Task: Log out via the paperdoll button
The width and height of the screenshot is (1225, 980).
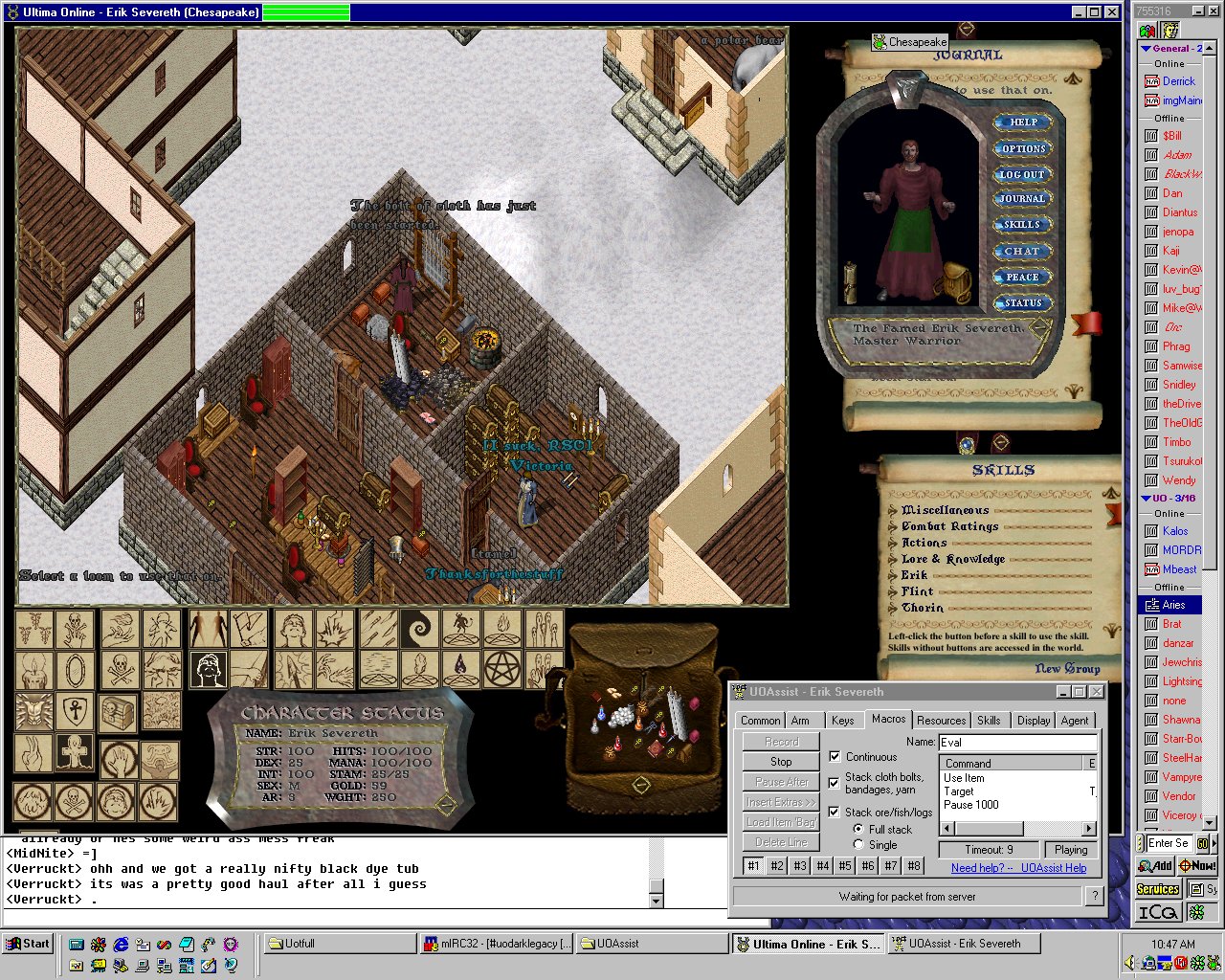Action: (x=1022, y=174)
